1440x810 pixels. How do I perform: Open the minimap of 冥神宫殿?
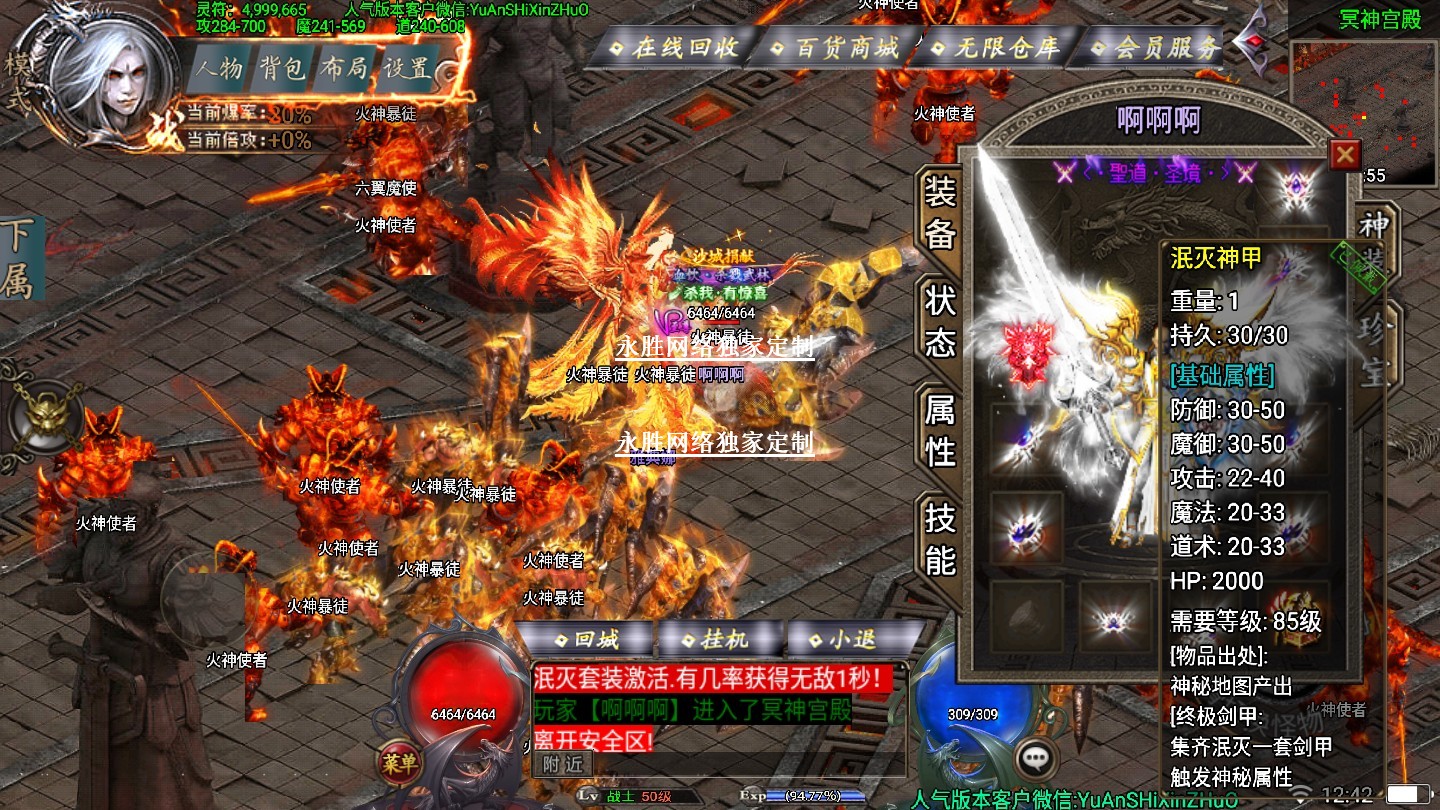tap(1365, 112)
